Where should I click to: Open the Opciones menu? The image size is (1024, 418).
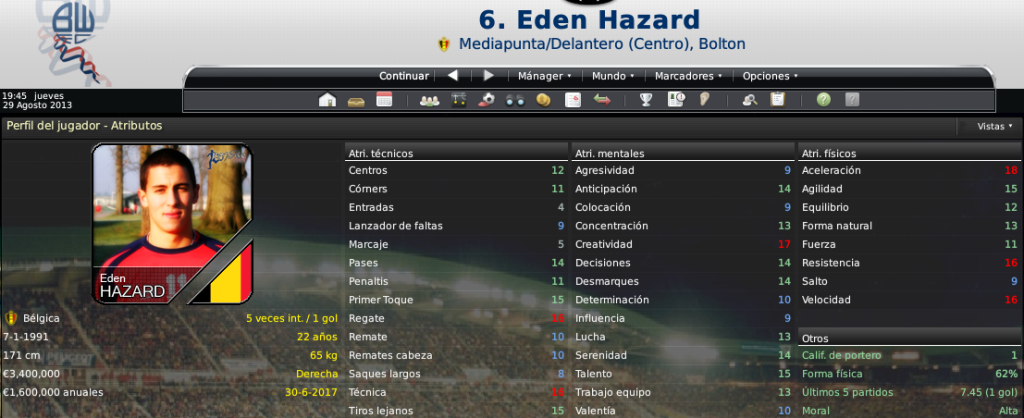[769, 76]
